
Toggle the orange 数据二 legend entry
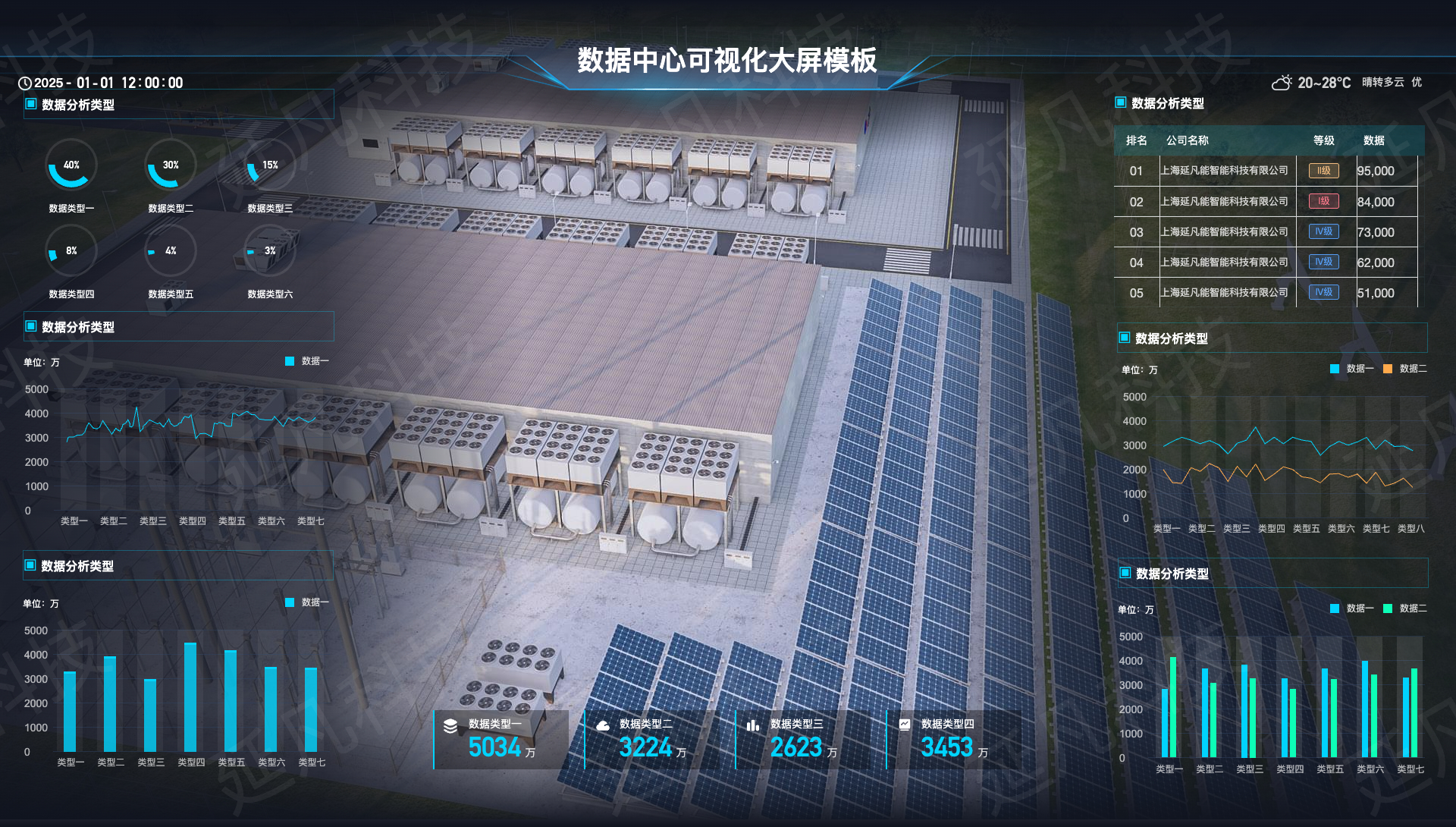pos(1404,369)
